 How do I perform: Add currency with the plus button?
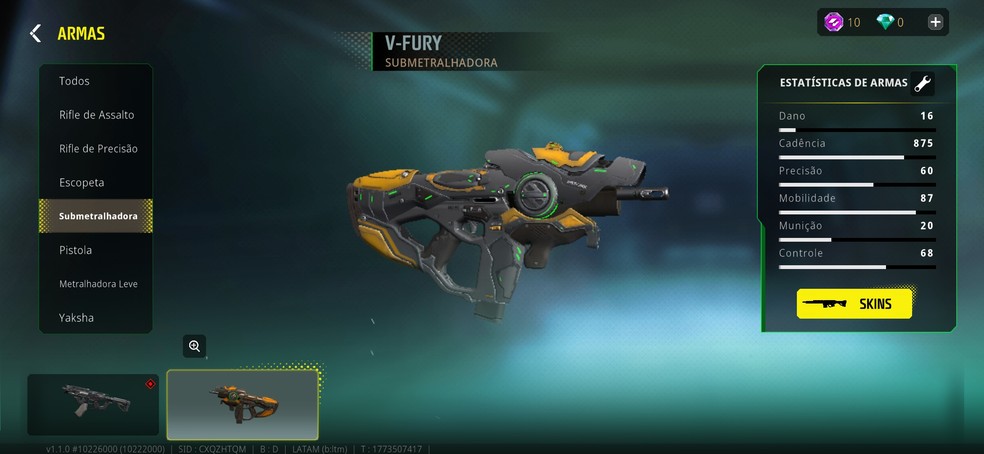pos(935,22)
